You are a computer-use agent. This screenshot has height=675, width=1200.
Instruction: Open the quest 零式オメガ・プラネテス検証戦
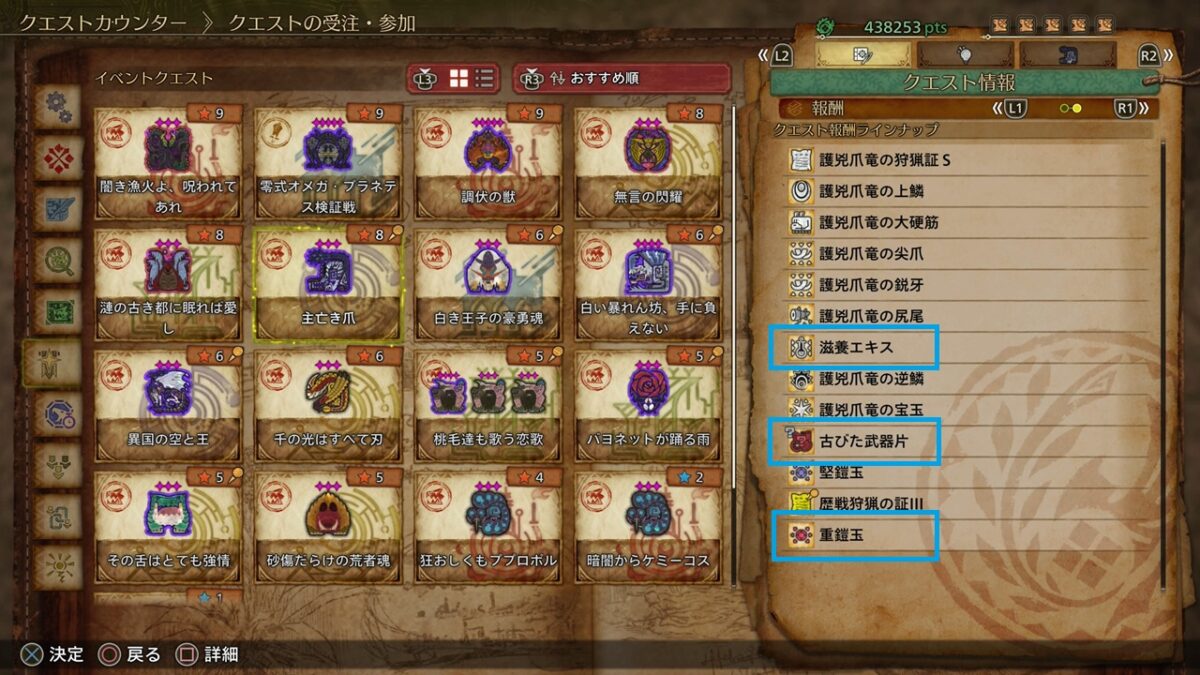[329, 163]
